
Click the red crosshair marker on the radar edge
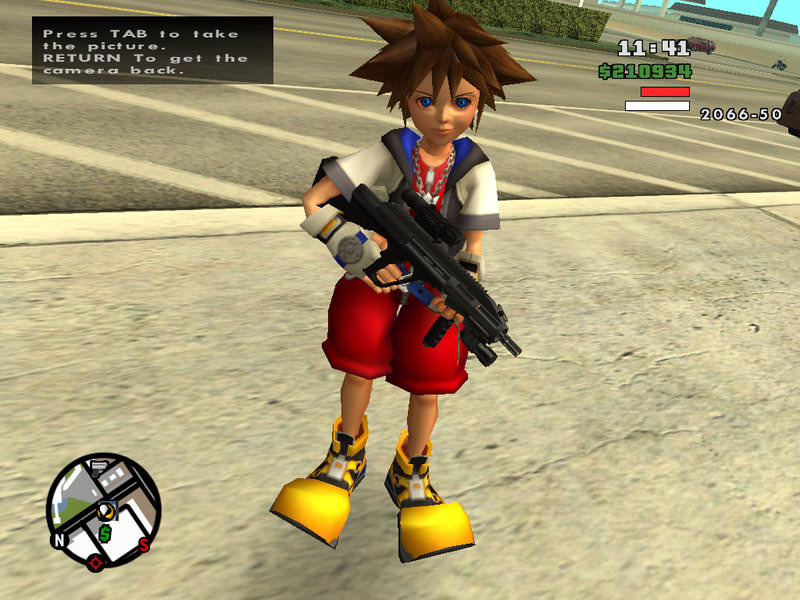(x=95, y=561)
